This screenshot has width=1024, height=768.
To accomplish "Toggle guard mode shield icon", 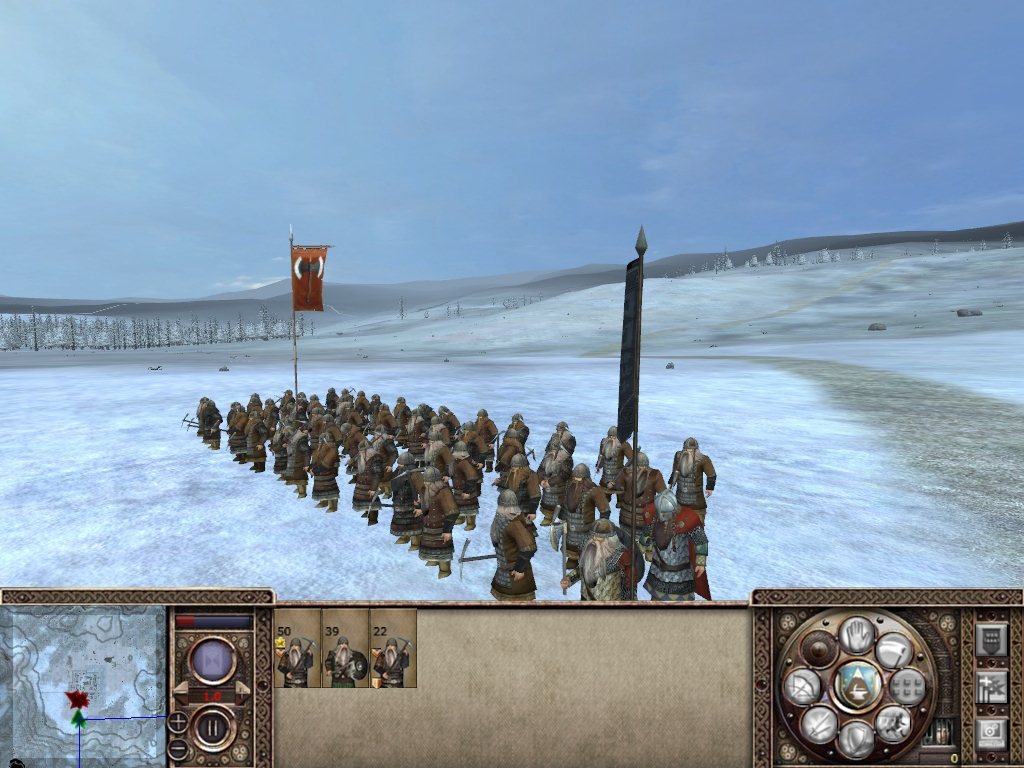I will pos(856,739).
